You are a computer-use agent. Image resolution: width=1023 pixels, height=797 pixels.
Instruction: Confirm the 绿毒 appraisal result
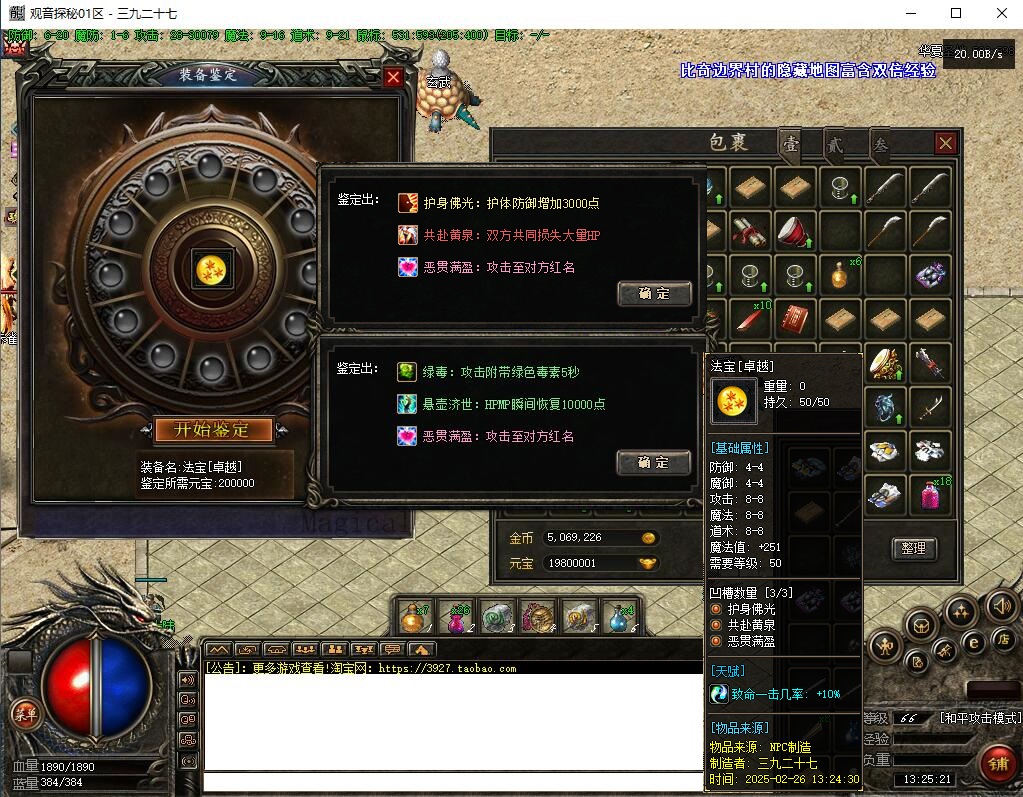tap(654, 462)
